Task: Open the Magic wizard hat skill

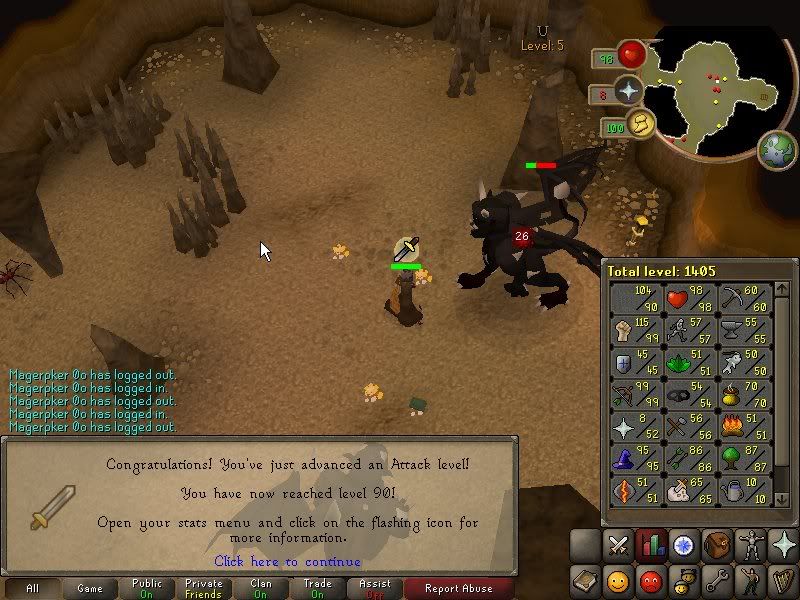Action: click(633, 458)
